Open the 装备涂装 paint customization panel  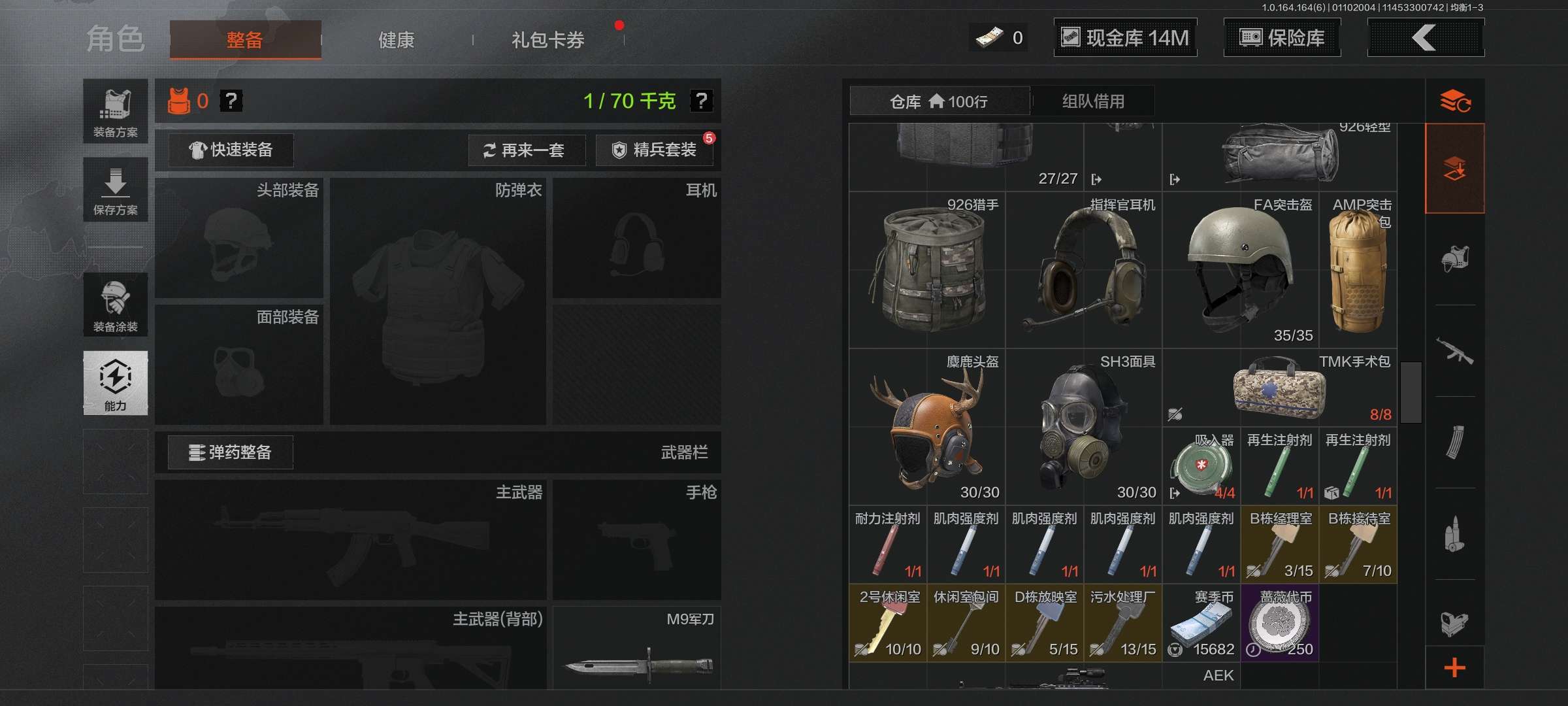coord(115,305)
